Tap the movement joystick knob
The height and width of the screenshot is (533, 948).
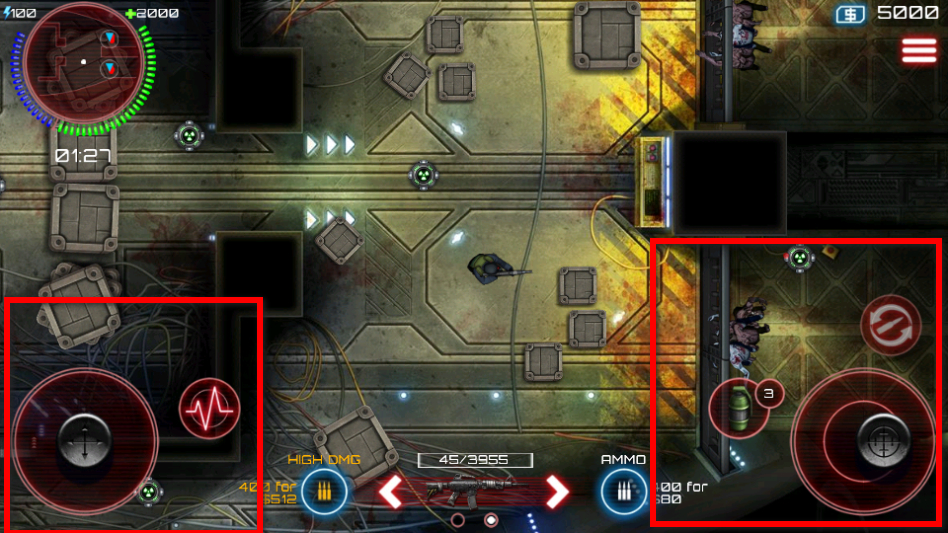click(x=84, y=438)
